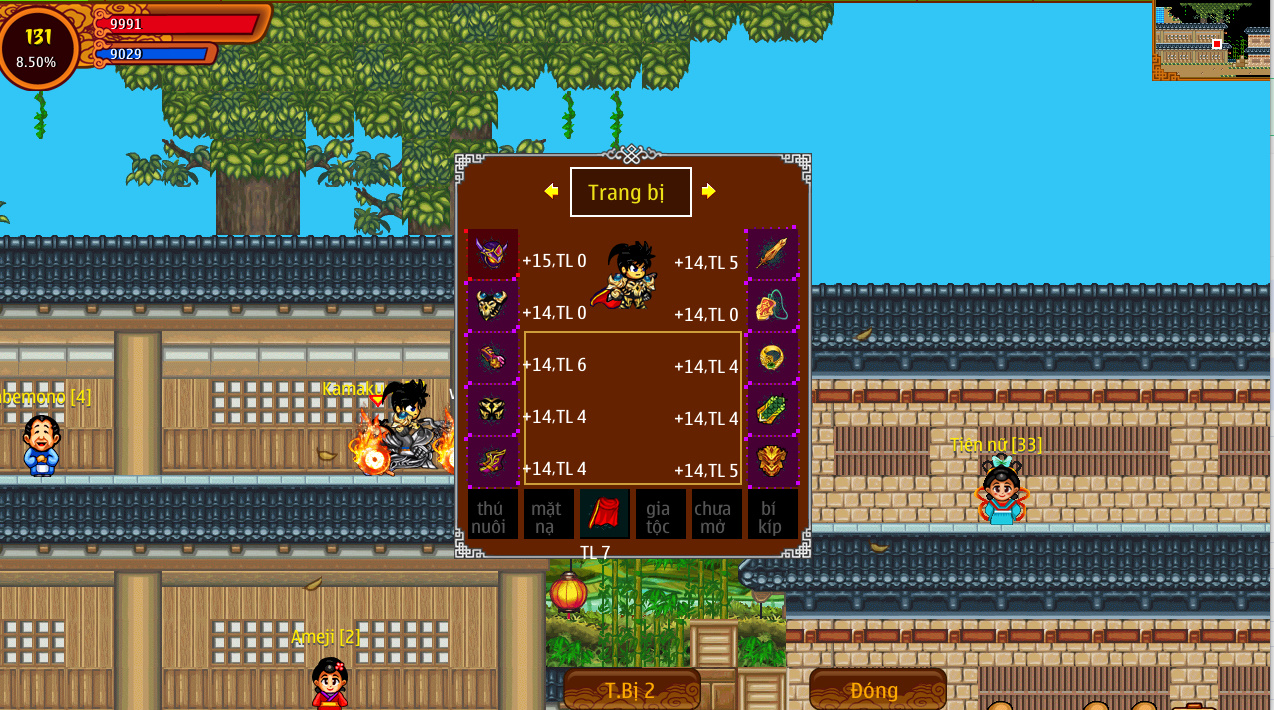Select the sword weapon slot

click(772, 253)
